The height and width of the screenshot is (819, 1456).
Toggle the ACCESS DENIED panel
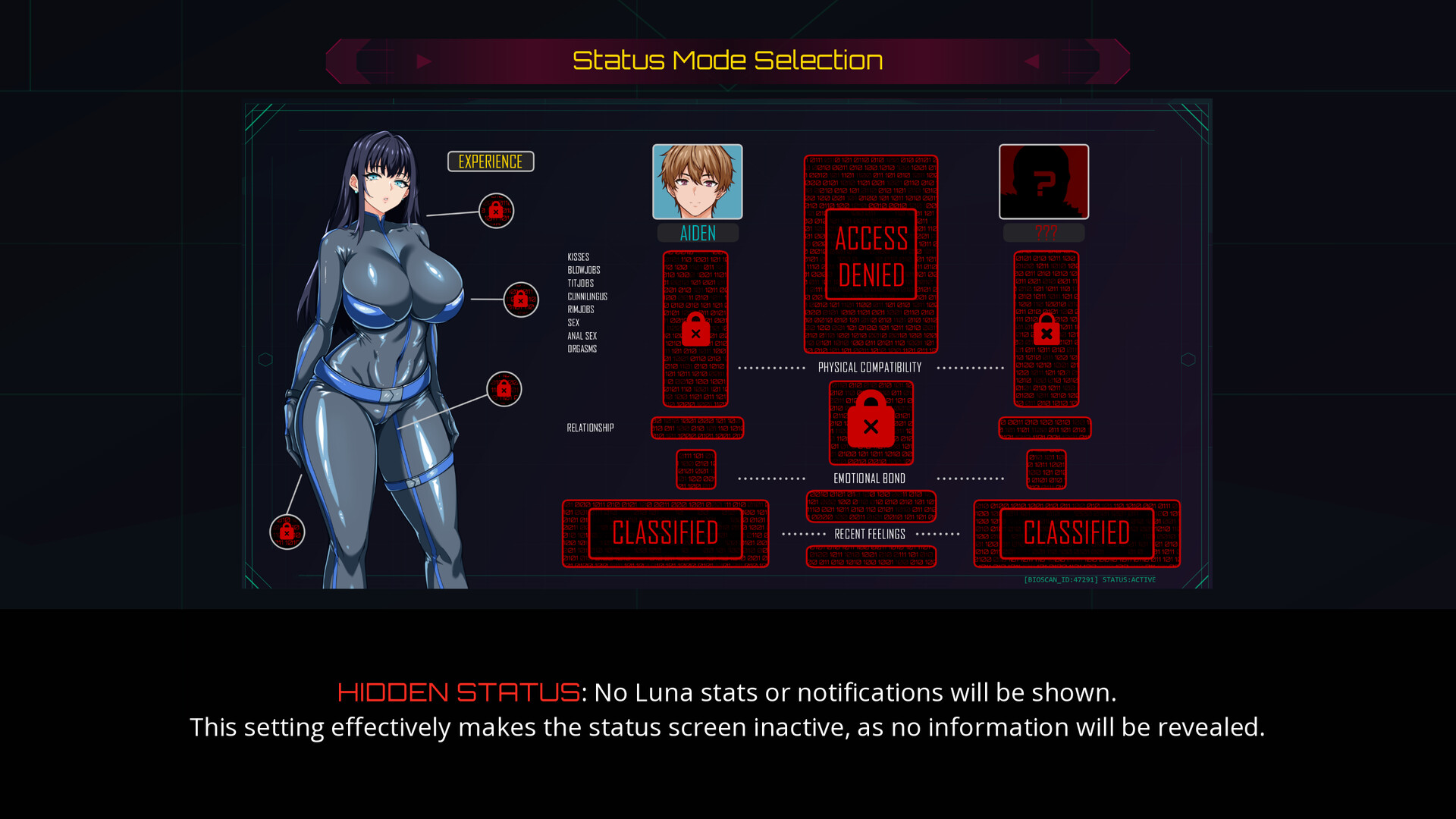(871, 256)
